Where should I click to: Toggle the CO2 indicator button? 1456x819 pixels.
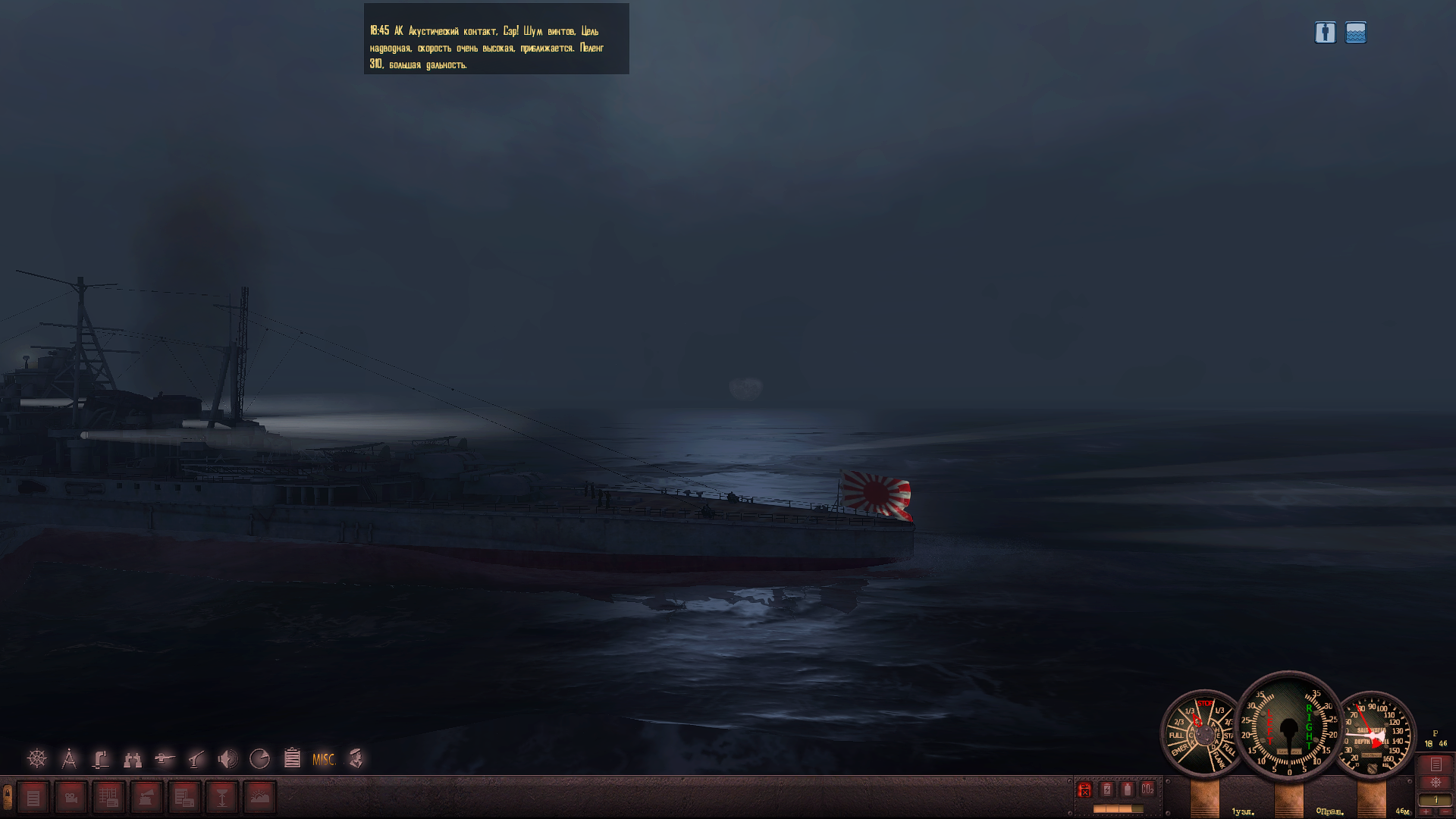tap(1147, 789)
